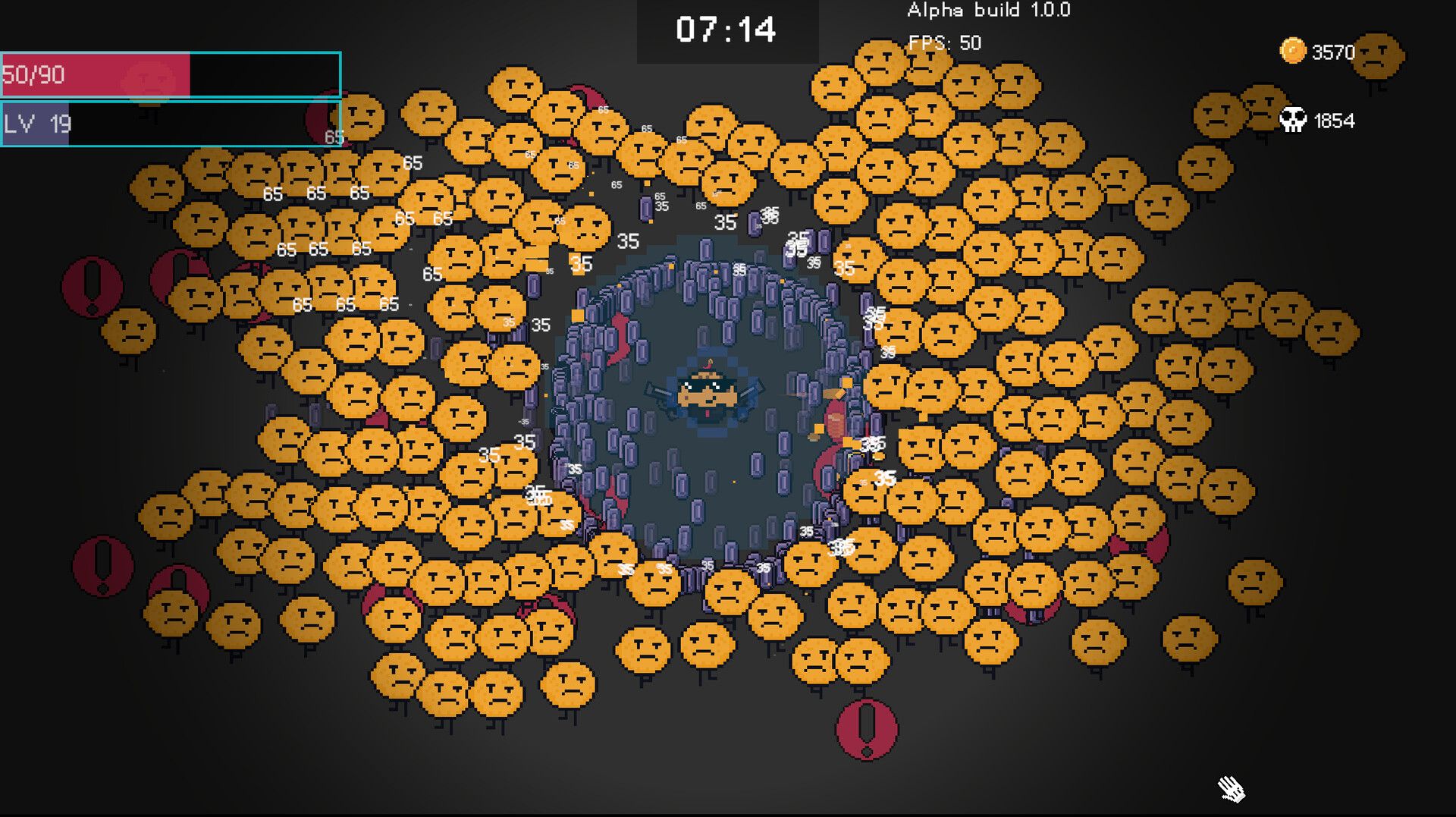Select the FPS: 50 status text

pyautogui.click(x=943, y=43)
